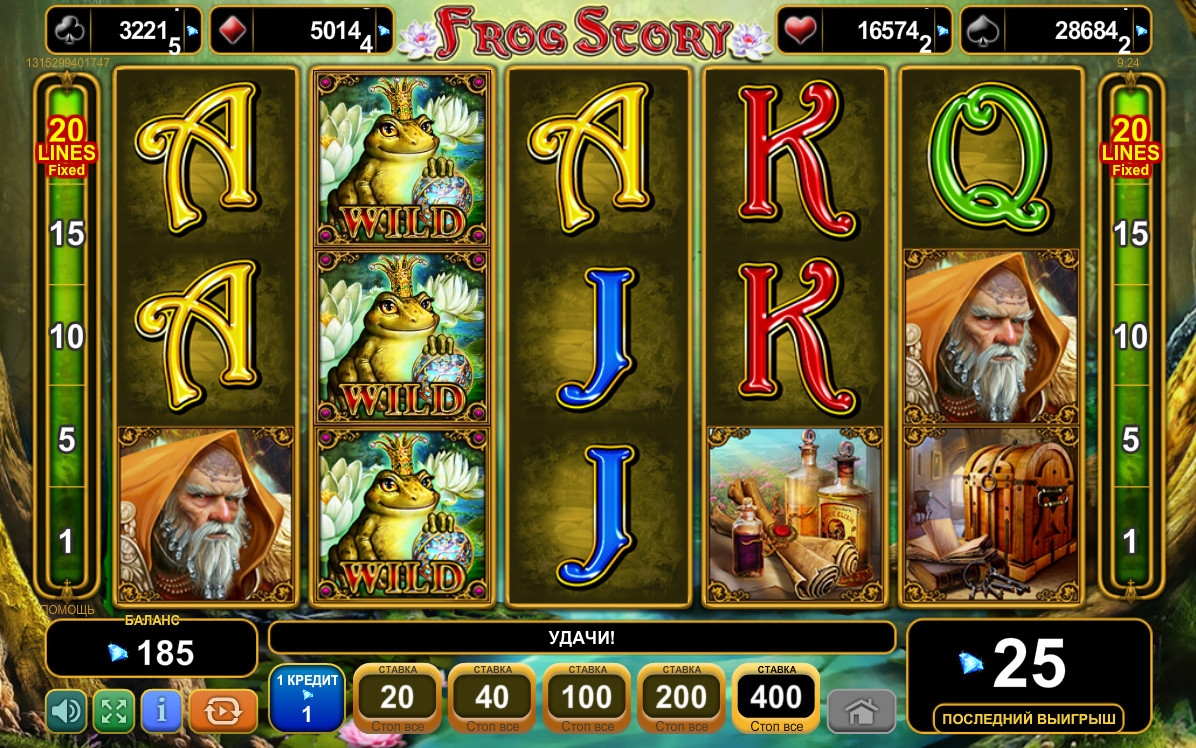Place a 200 bet
1196x748 pixels.
(681, 698)
